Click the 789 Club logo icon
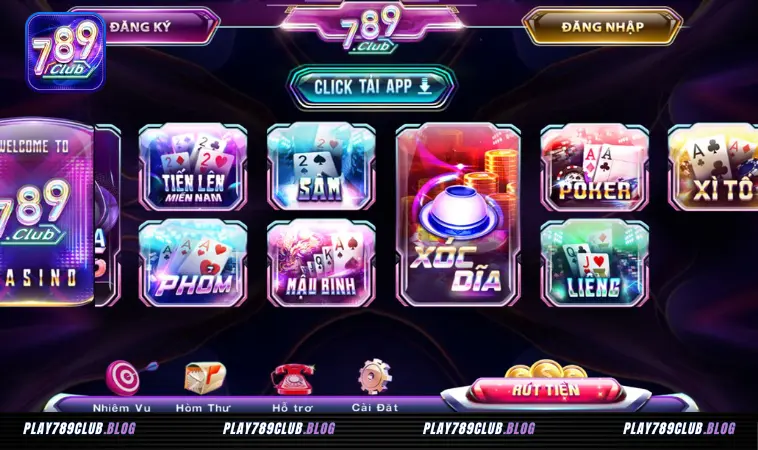Screen dimensions: 758x450 [66, 51]
